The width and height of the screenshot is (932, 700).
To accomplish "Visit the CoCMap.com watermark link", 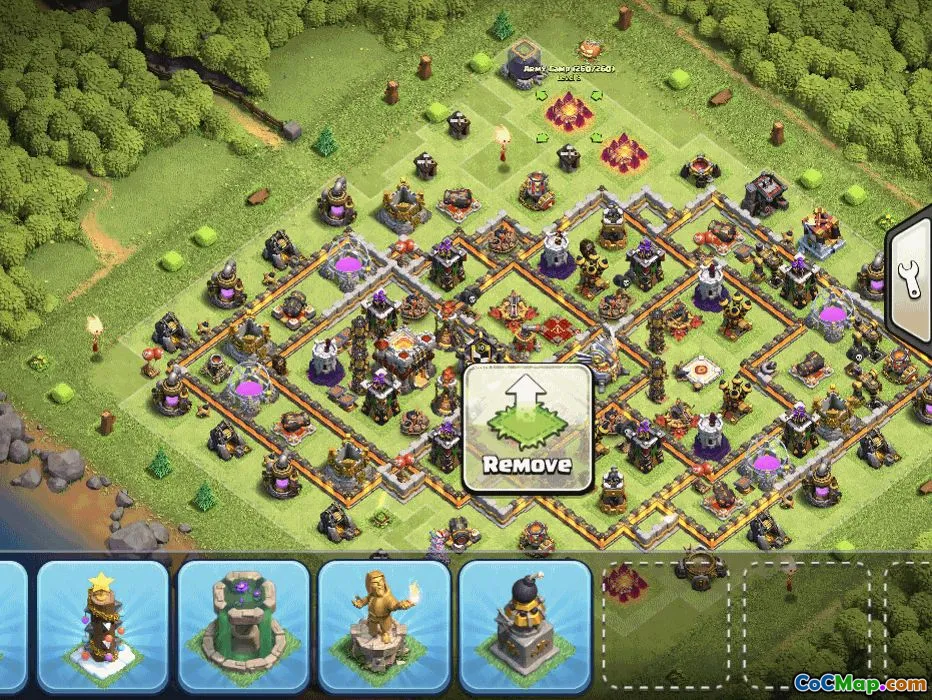I will 858,683.
